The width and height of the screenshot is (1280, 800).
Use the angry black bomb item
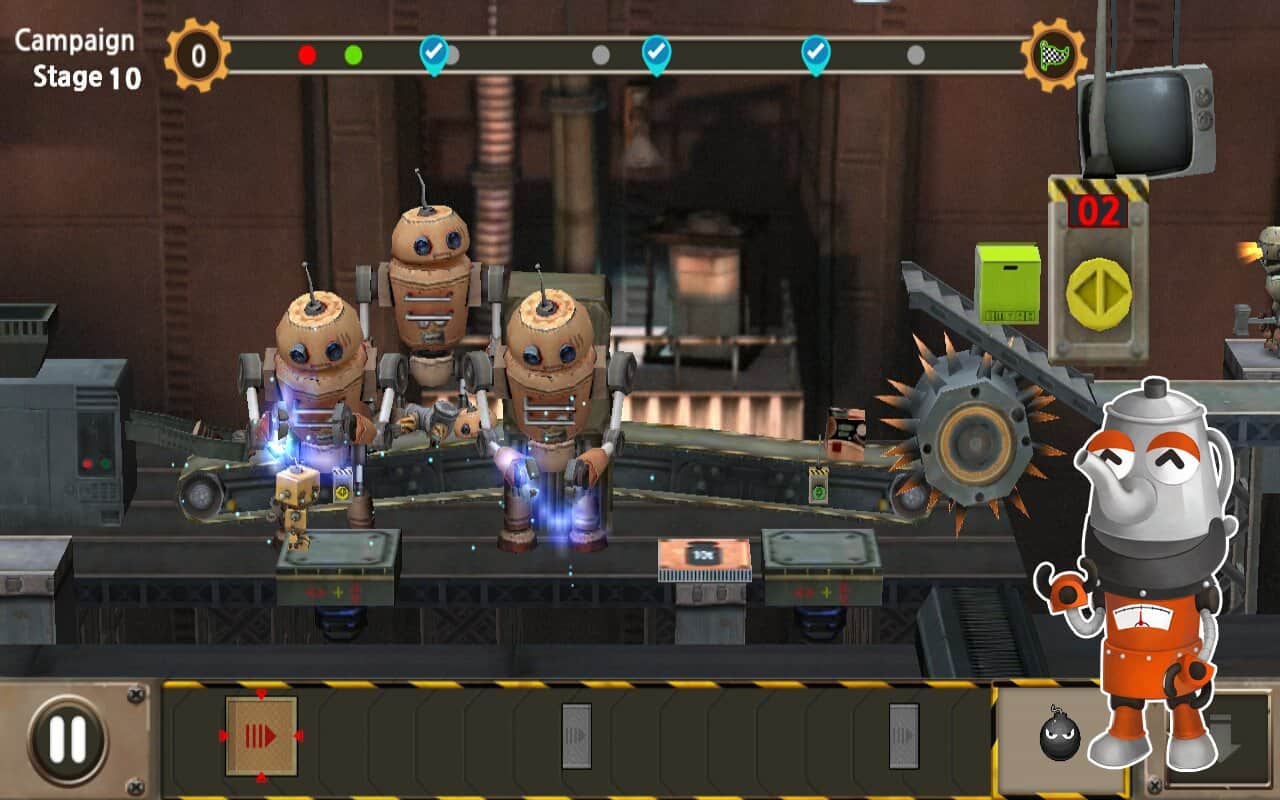click(x=1058, y=738)
